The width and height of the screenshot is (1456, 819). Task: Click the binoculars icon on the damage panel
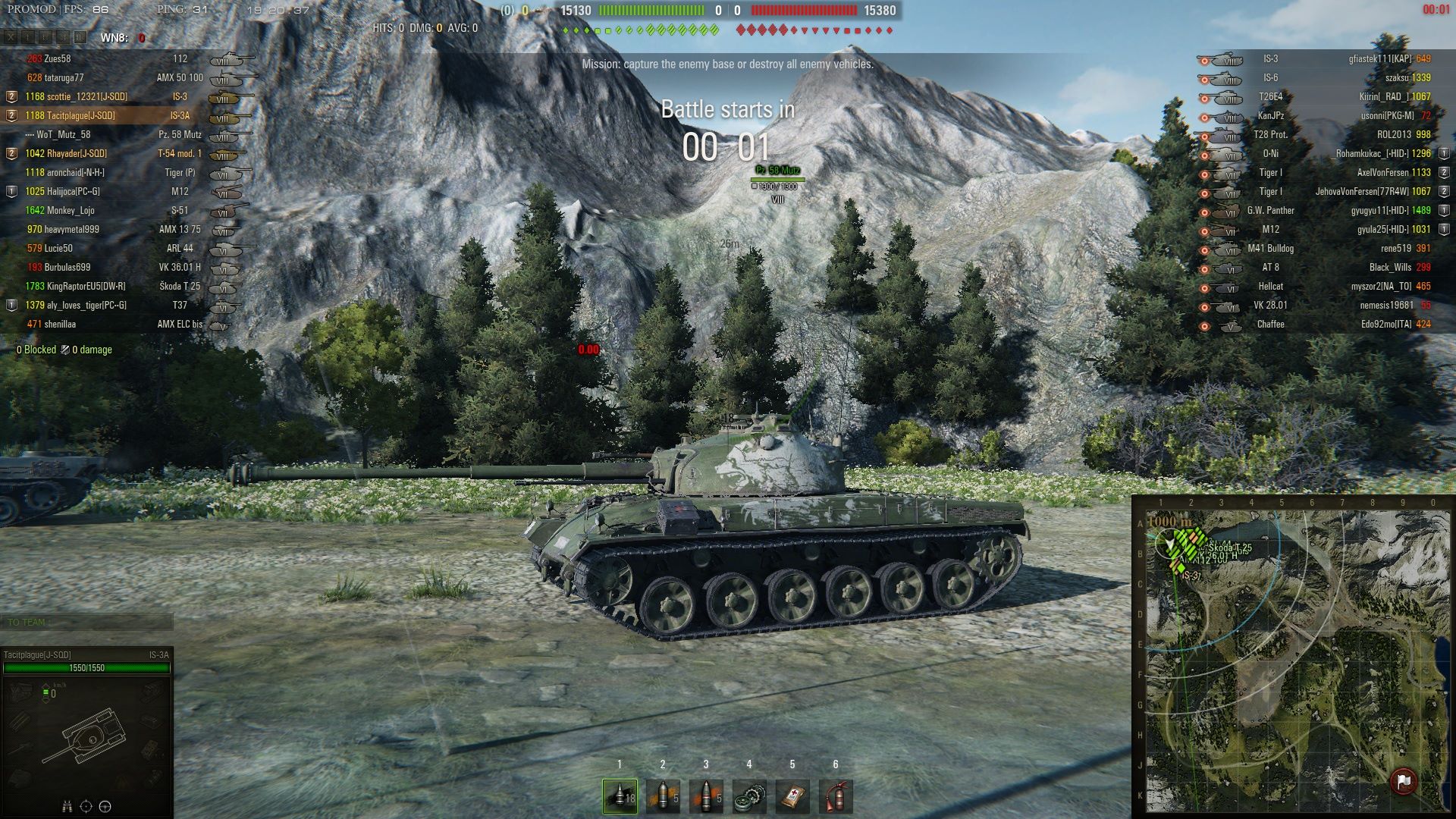point(67,806)
